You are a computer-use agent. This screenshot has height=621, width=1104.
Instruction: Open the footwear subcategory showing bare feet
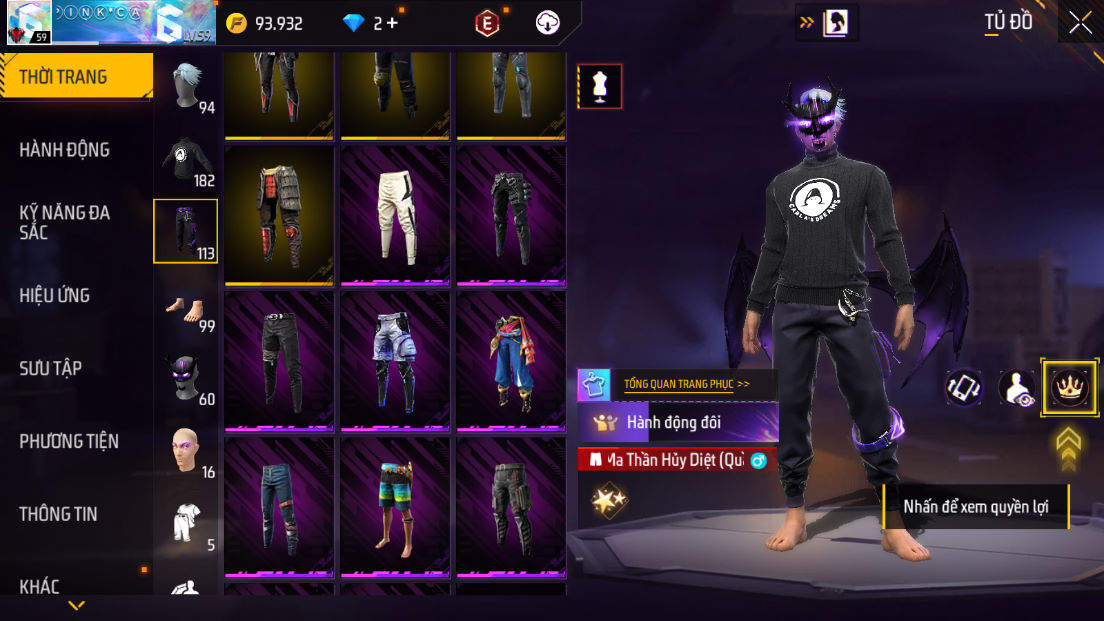pos(187,308)
